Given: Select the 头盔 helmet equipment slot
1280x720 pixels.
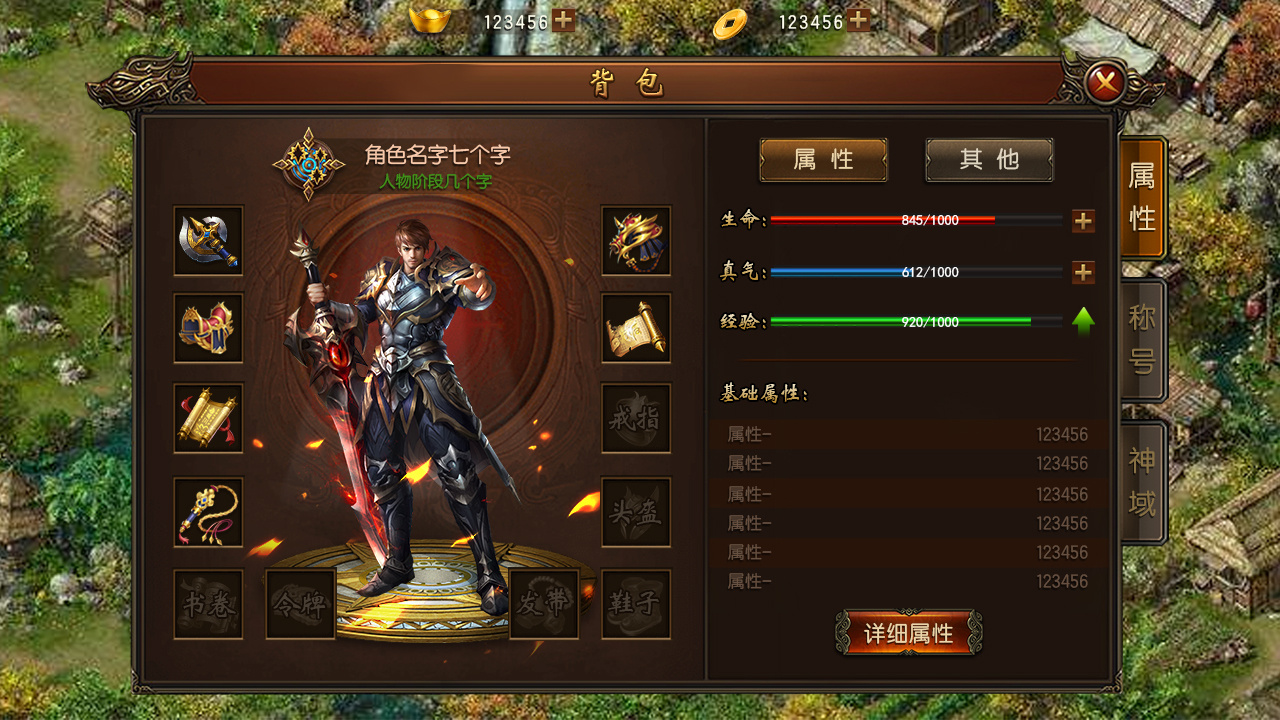Looking at the screenshot, I should point(637,513).
